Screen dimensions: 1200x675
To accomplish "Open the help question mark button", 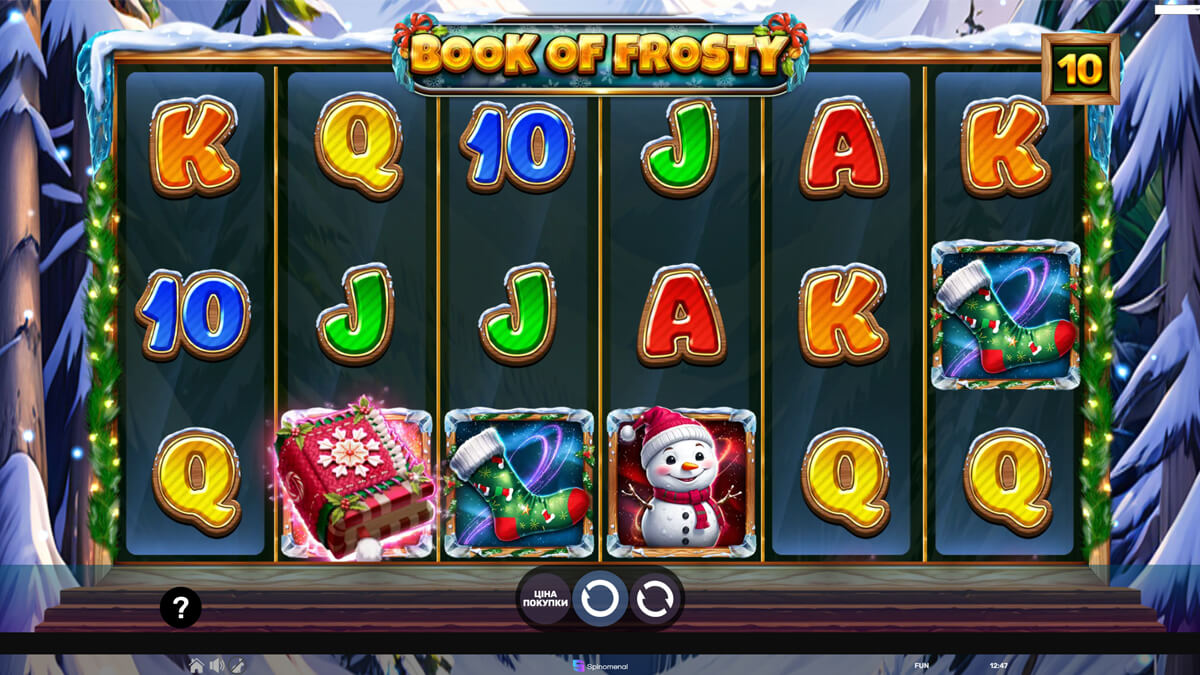I will pos(181,607).
